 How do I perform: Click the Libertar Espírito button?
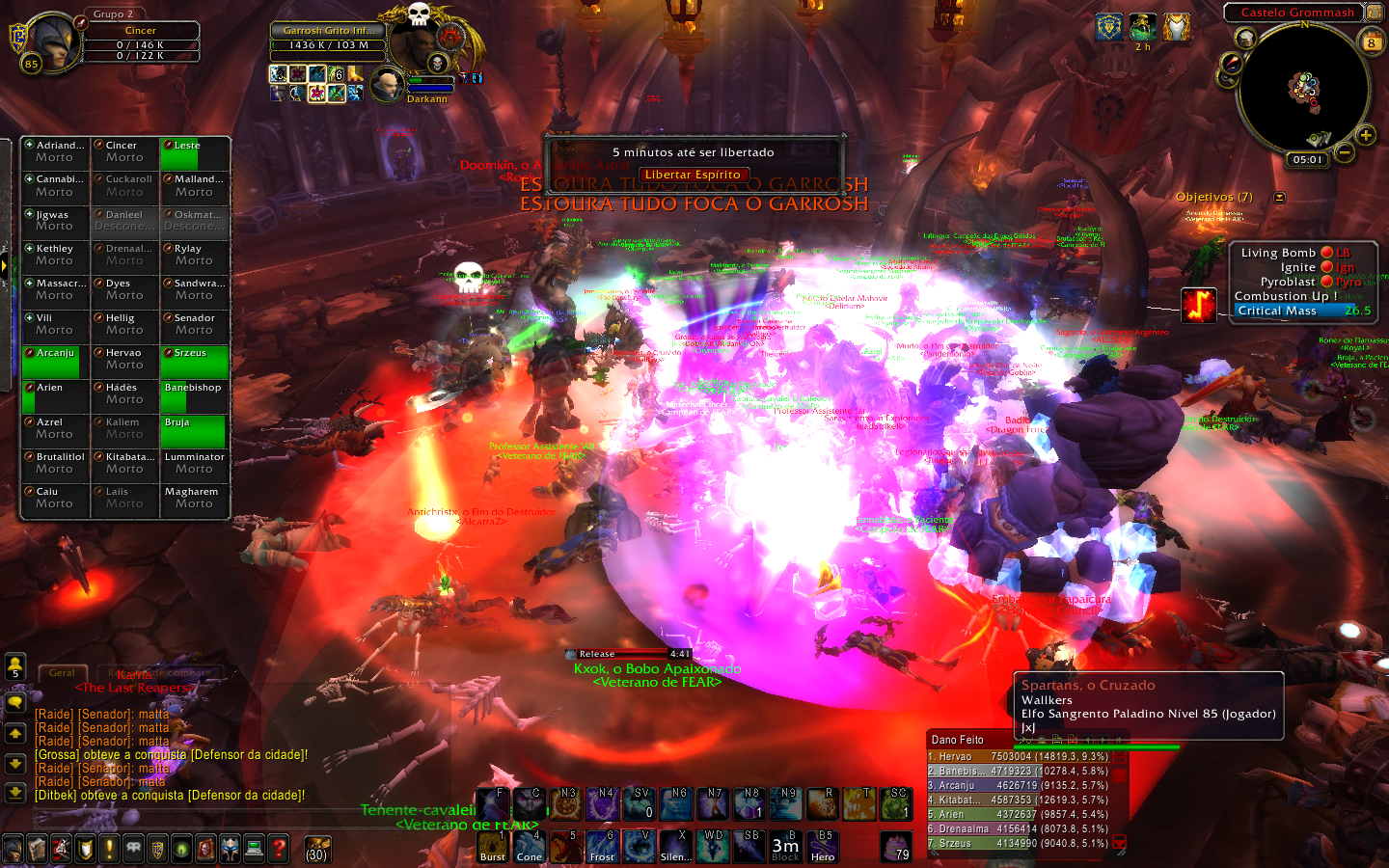pyautogui.click(x=693, y=175)
